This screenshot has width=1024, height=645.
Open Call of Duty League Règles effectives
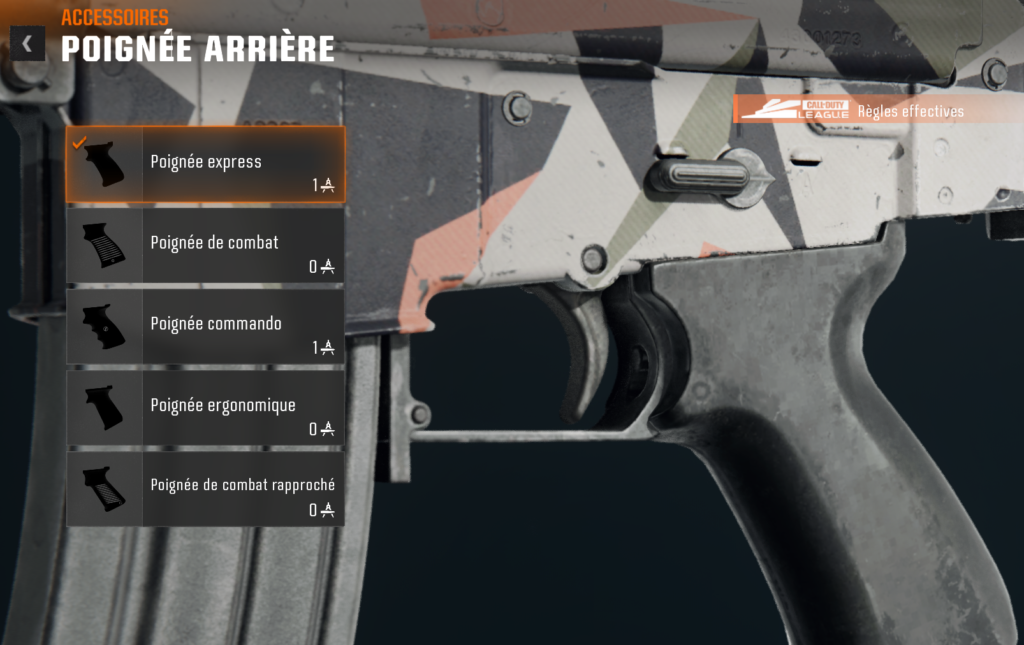click(852, 110)
